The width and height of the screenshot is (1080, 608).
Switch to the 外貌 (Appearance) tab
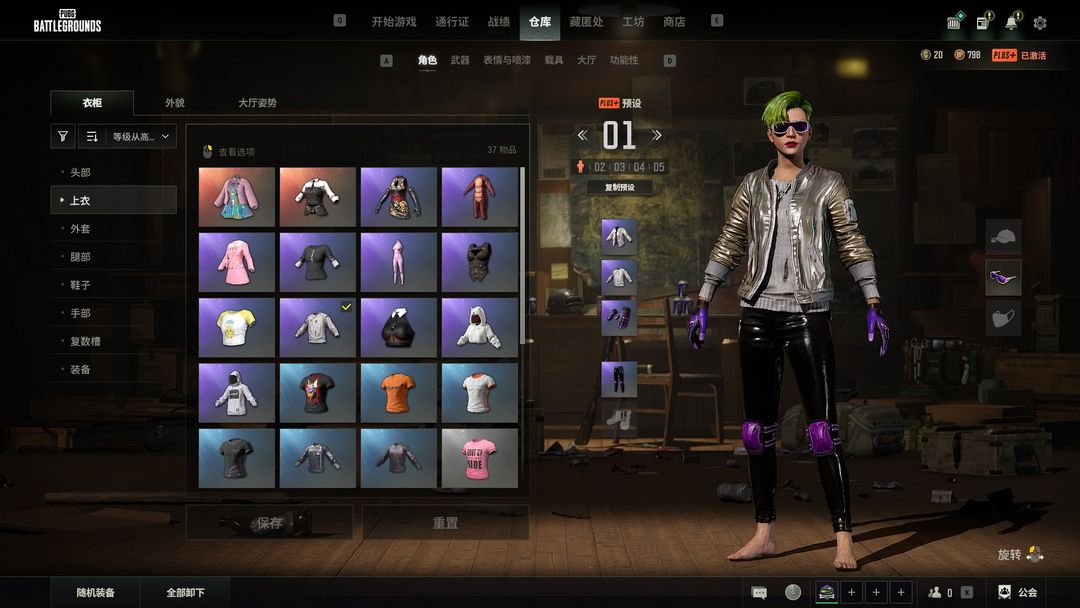(175, 102)
